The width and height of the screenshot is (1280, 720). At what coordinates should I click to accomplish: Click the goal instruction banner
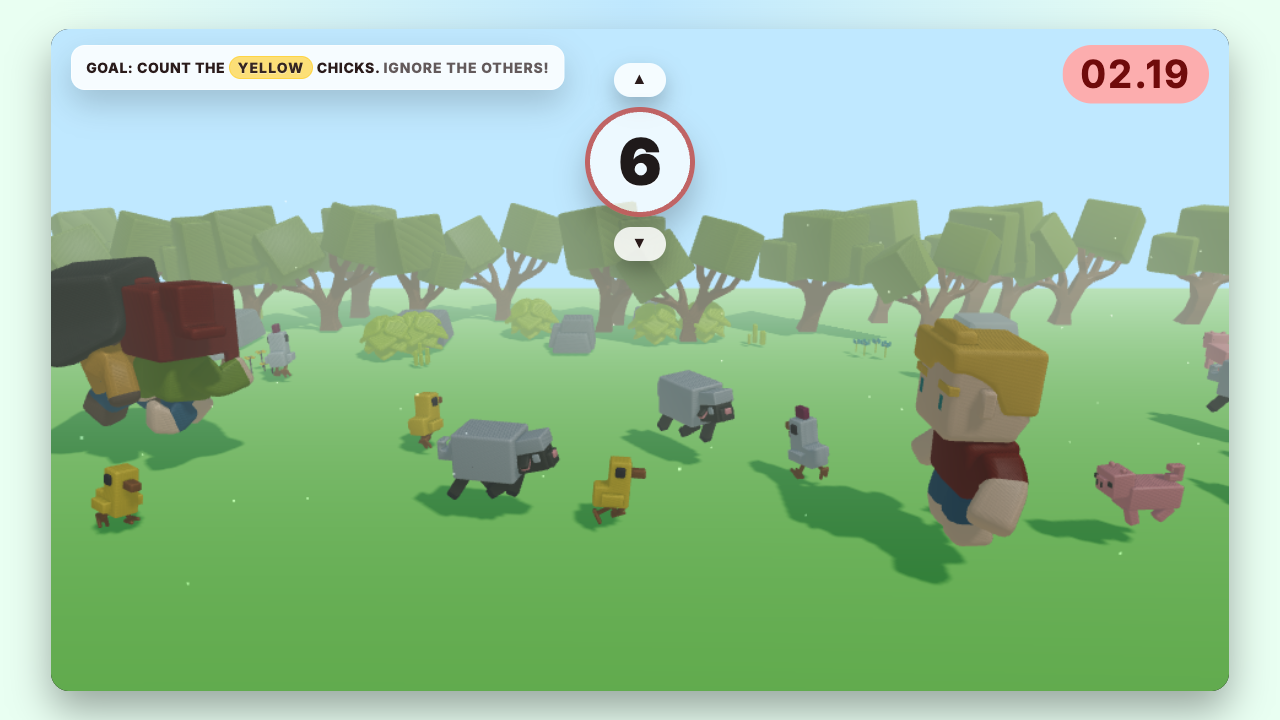[317, 67]
